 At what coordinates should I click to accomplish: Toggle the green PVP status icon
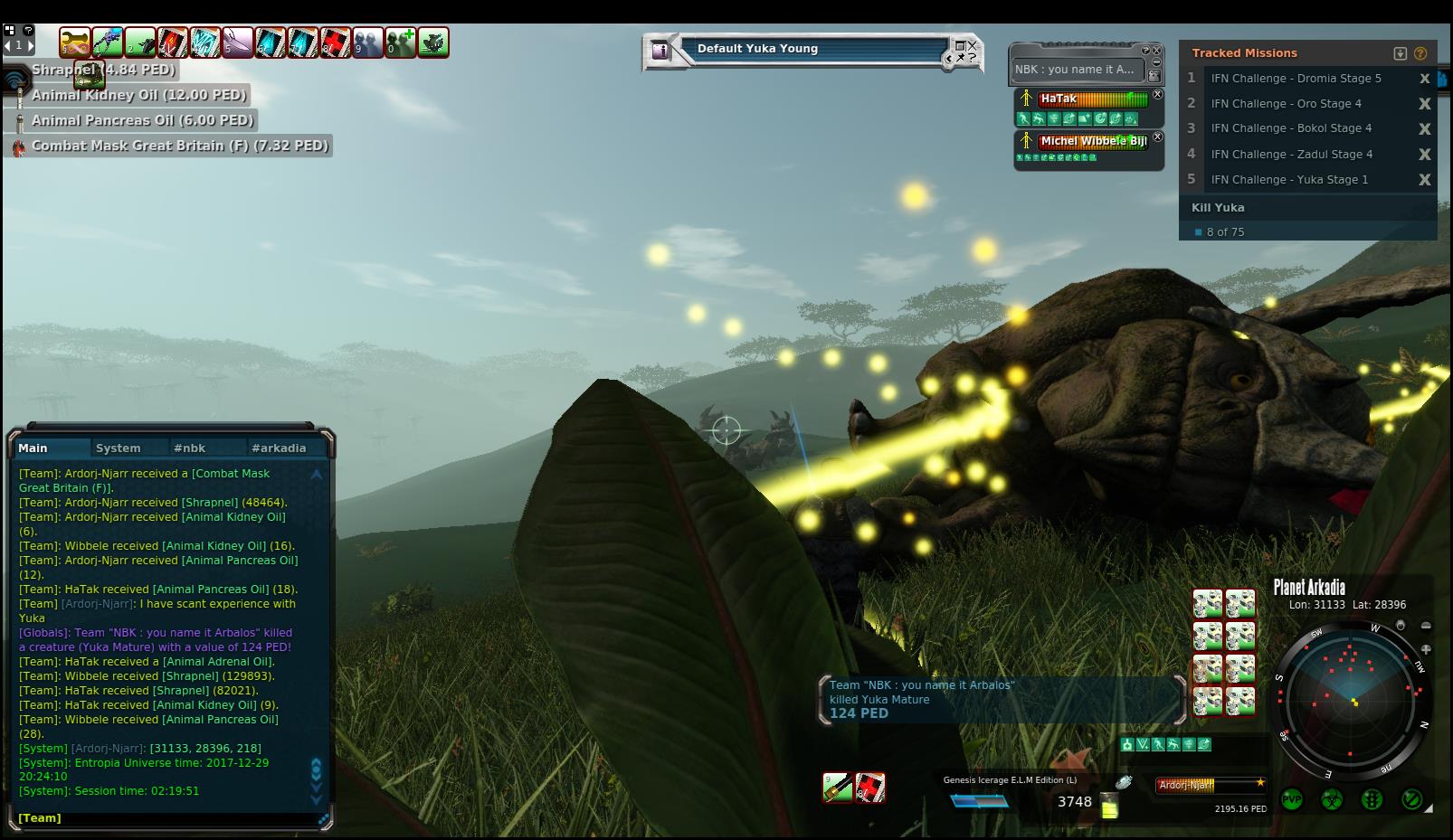pos(1292,799)
